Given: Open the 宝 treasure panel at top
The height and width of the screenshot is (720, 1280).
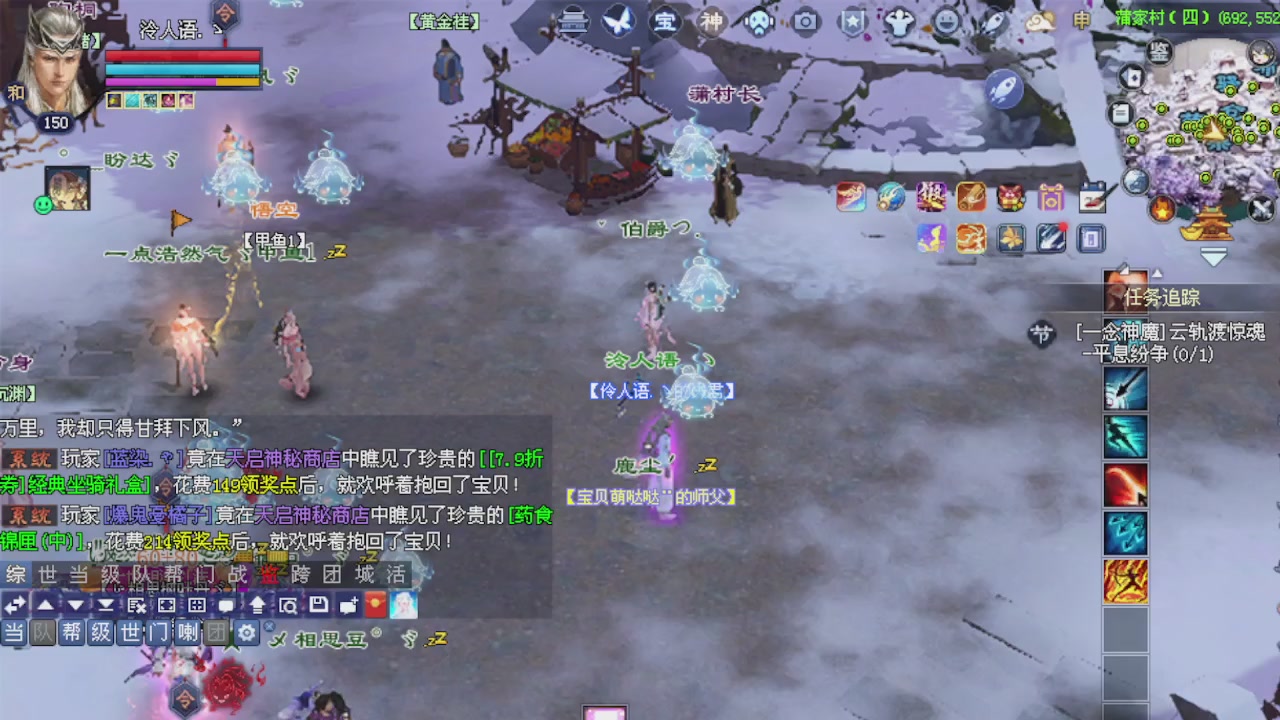Looking at the screenshot, I should (x=665, y=21).
